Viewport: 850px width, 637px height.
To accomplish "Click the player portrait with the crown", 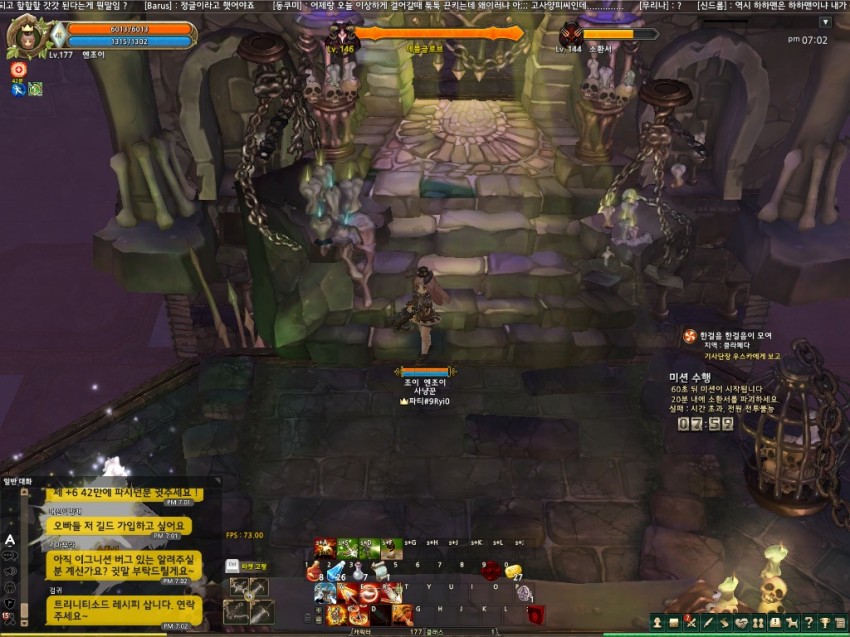I will [x=26, y=37].
